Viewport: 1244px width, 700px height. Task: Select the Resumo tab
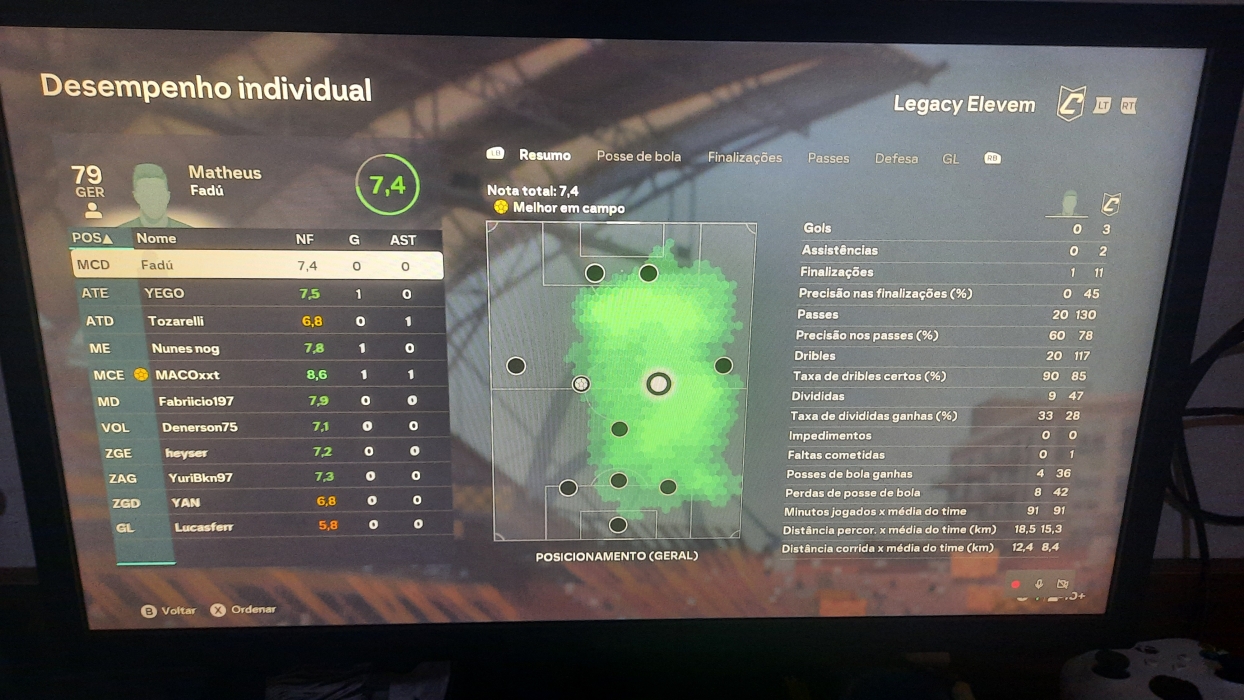[545, 155]
